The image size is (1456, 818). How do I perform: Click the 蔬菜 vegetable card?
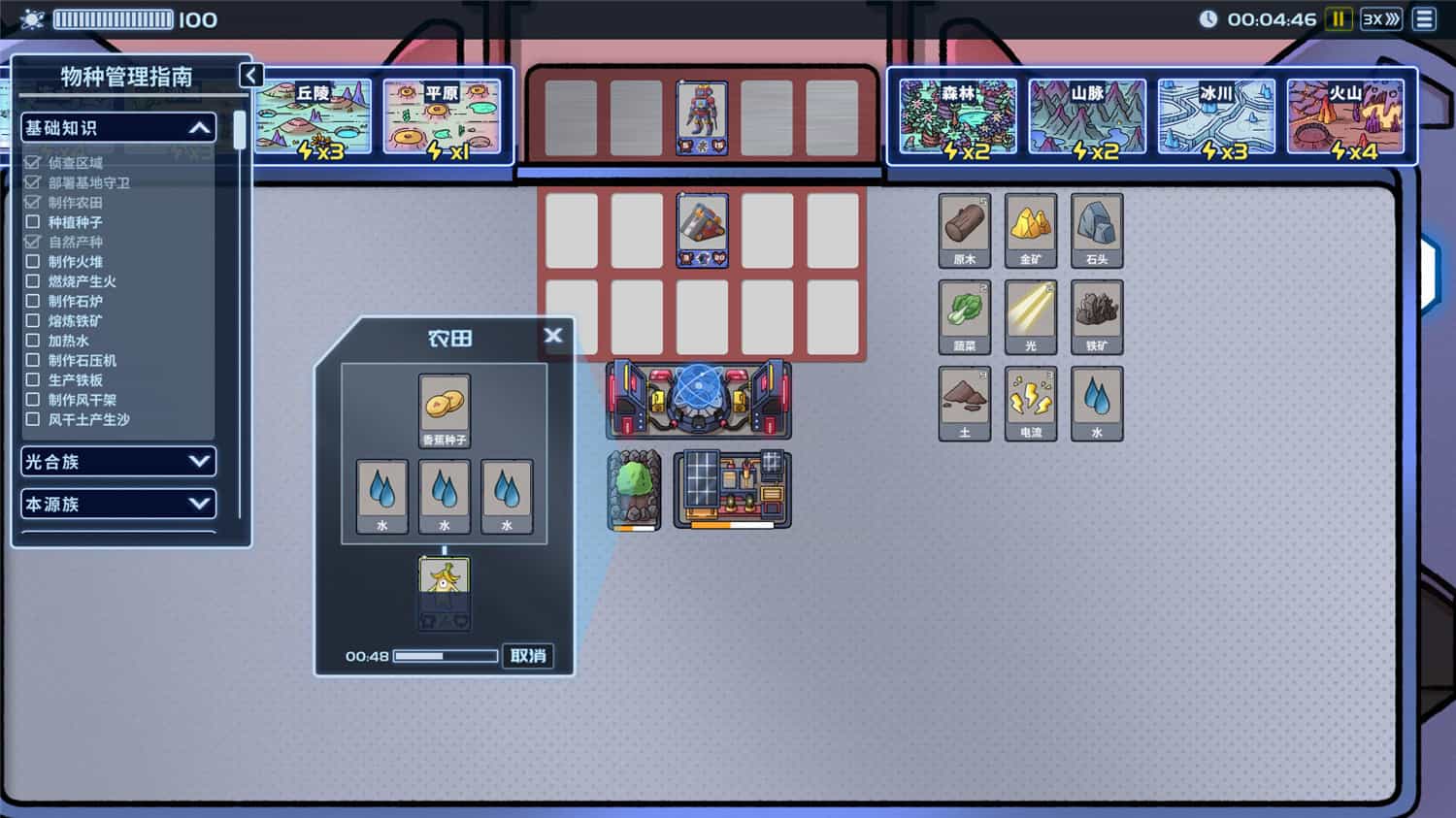[x=964, y=315]
